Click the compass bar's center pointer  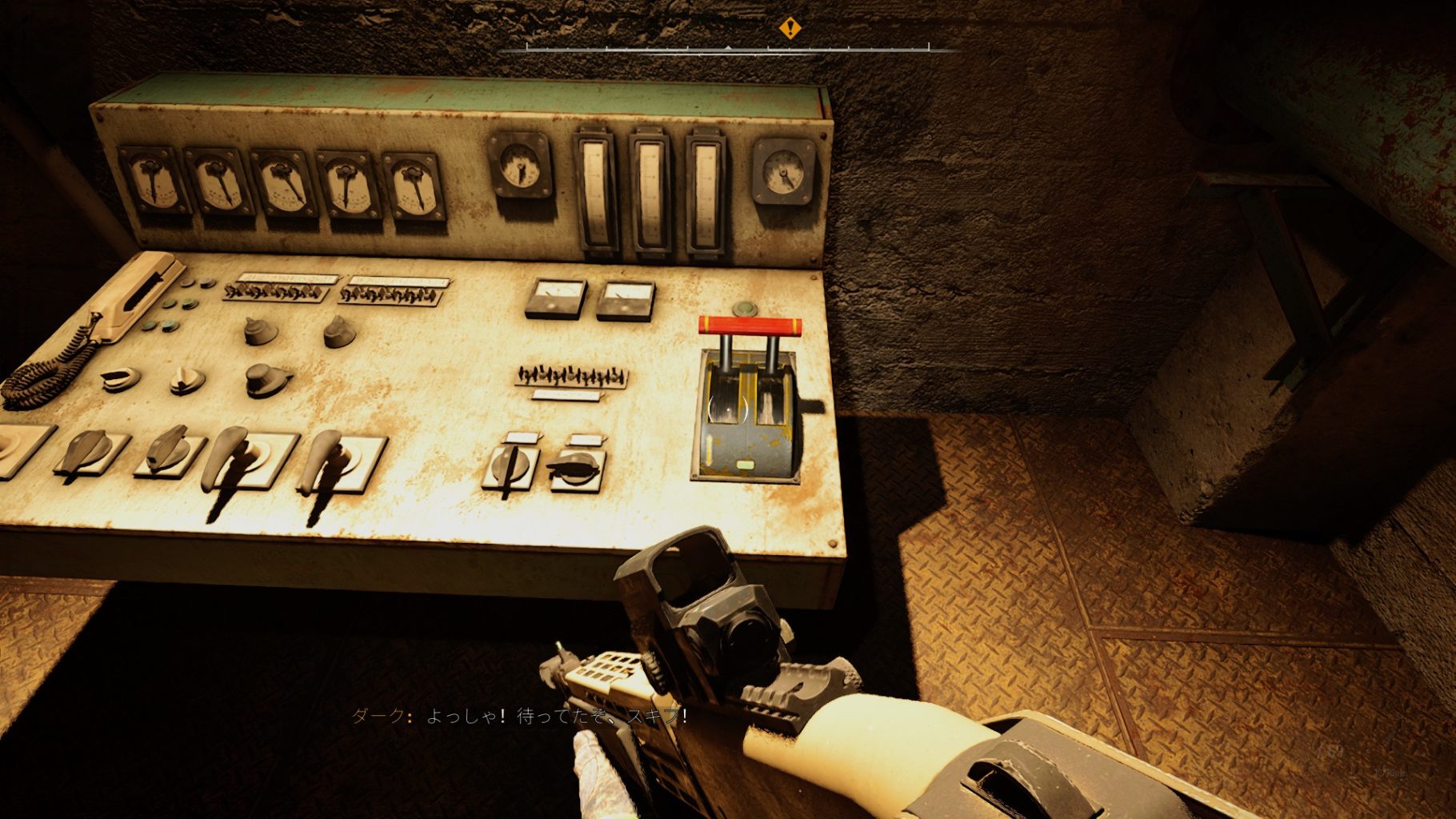click(x=728, y=48)
